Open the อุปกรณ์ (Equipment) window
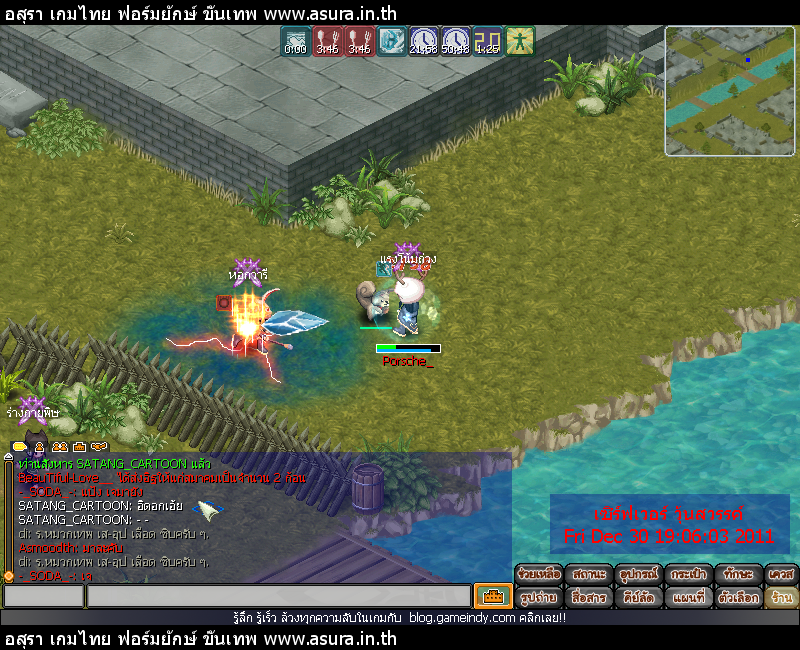 (639, 575)
